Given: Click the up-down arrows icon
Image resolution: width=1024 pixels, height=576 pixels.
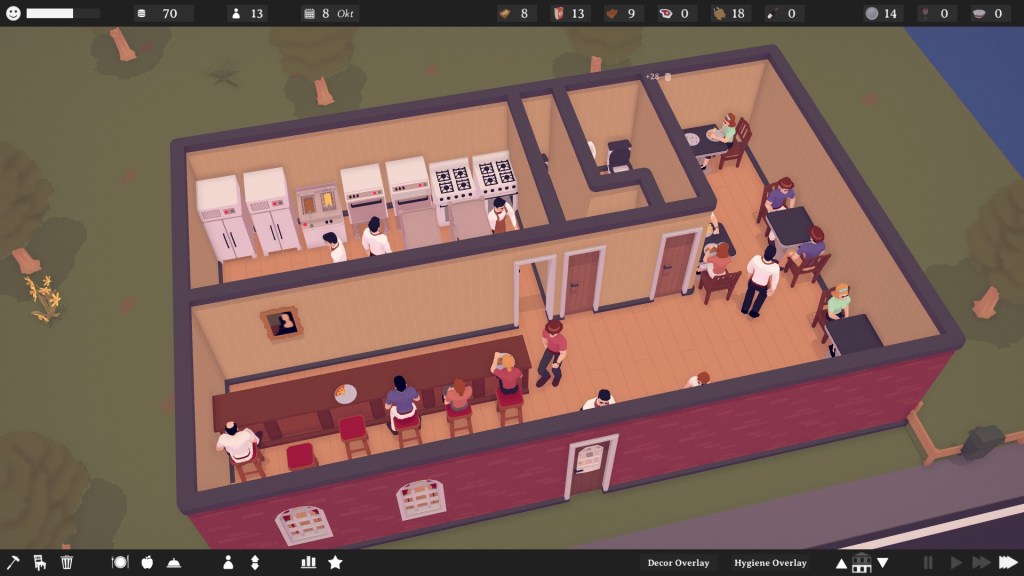Looking at the screenshot, I should (254, 562).
